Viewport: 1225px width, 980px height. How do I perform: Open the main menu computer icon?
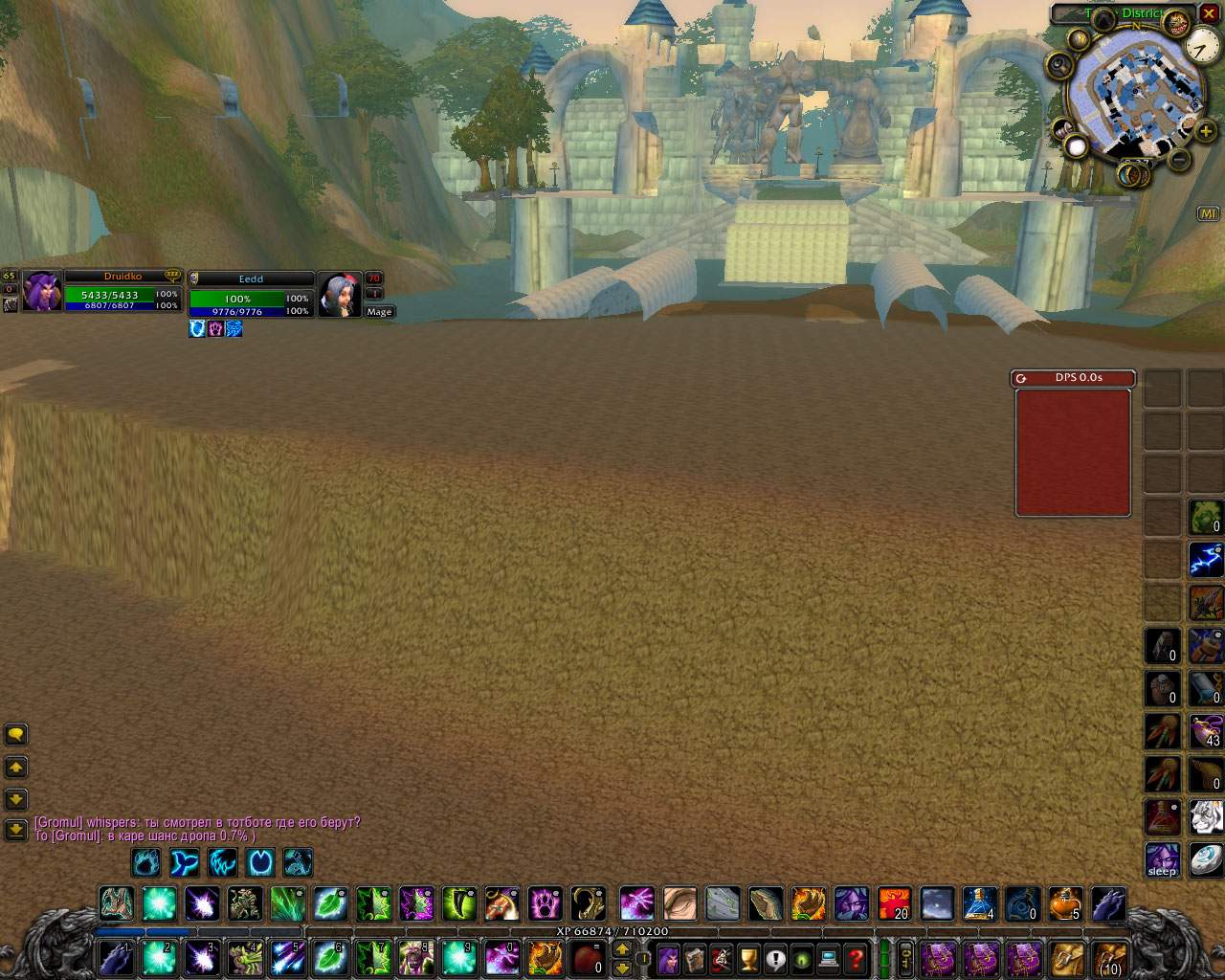[x=829, y=957]
